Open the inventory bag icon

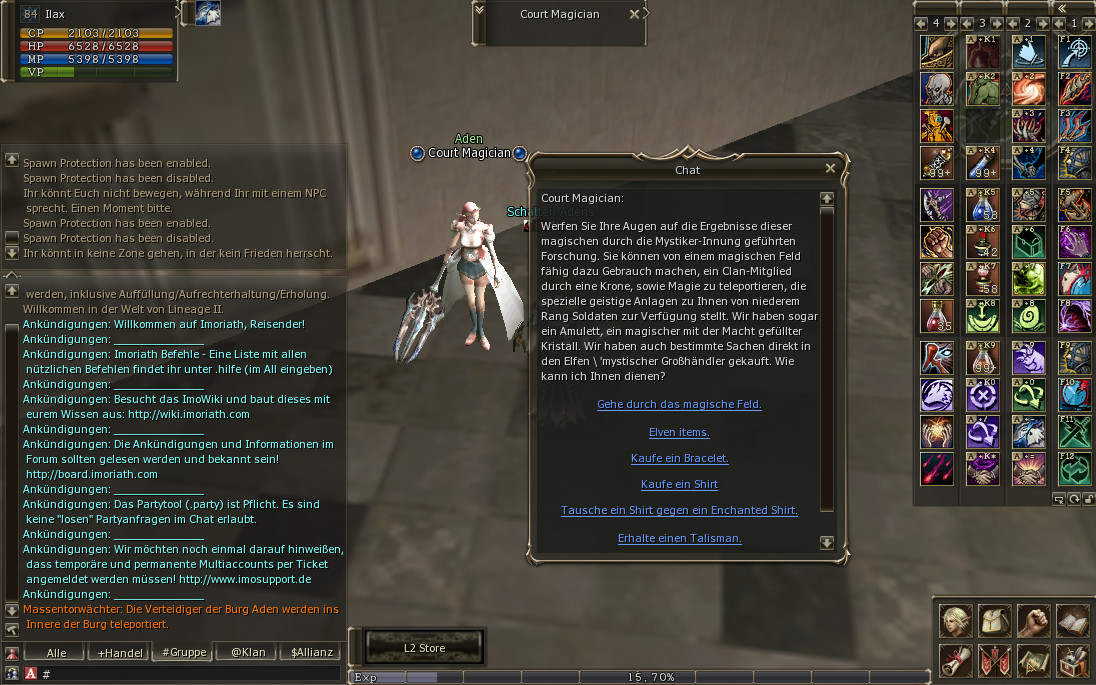[x=994, y=620]
